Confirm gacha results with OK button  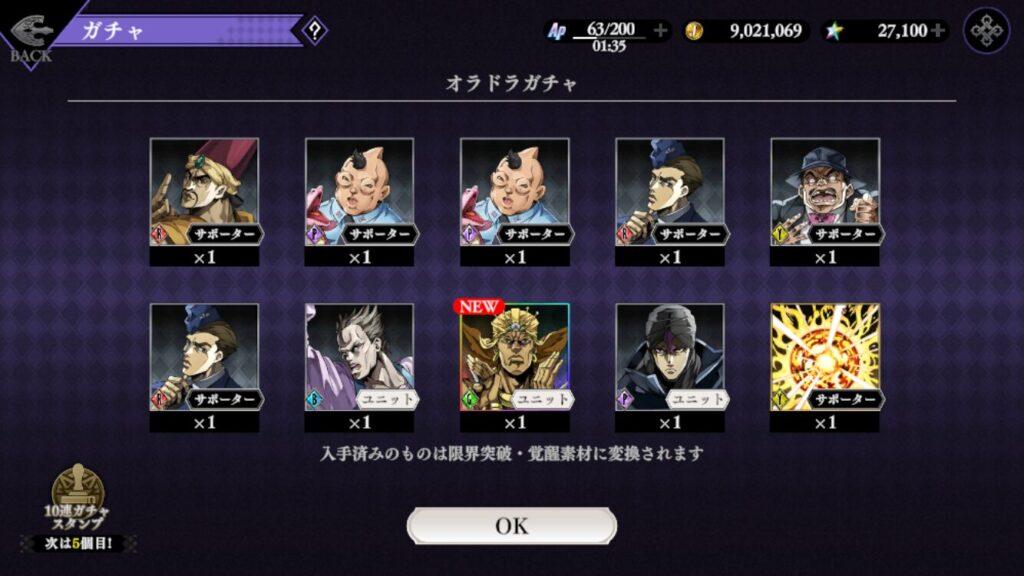pos(511,526)
